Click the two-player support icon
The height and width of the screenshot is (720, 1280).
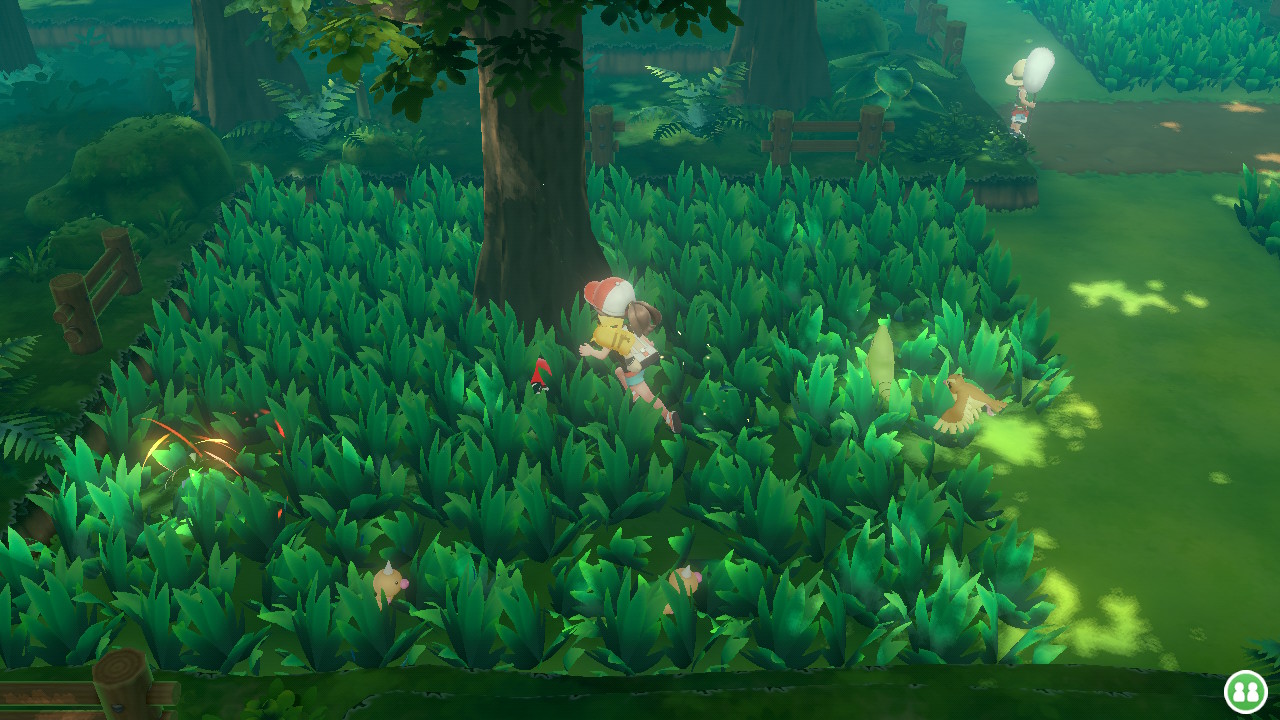(1245, 691)
